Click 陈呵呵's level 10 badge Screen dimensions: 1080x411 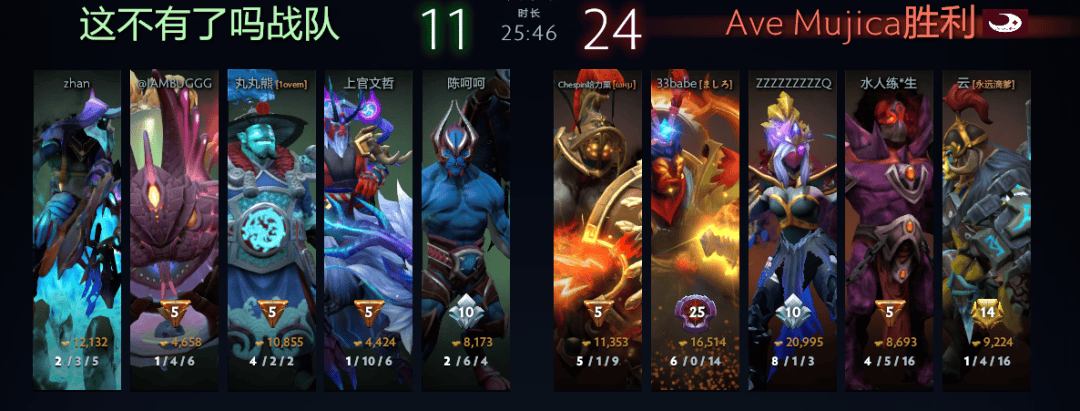click(x=465, y=310)
